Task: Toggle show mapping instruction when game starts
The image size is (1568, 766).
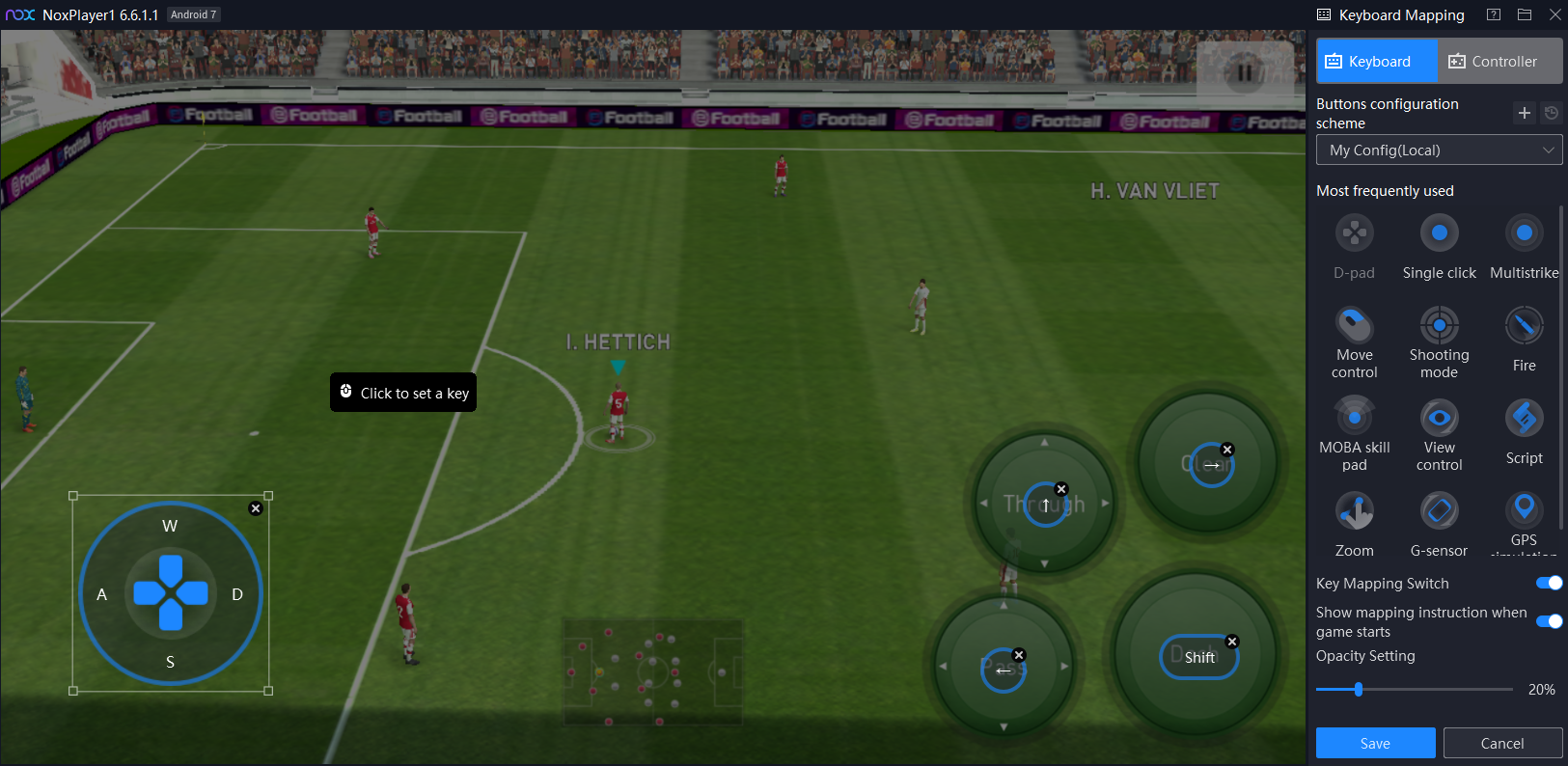Action: 1549,621
